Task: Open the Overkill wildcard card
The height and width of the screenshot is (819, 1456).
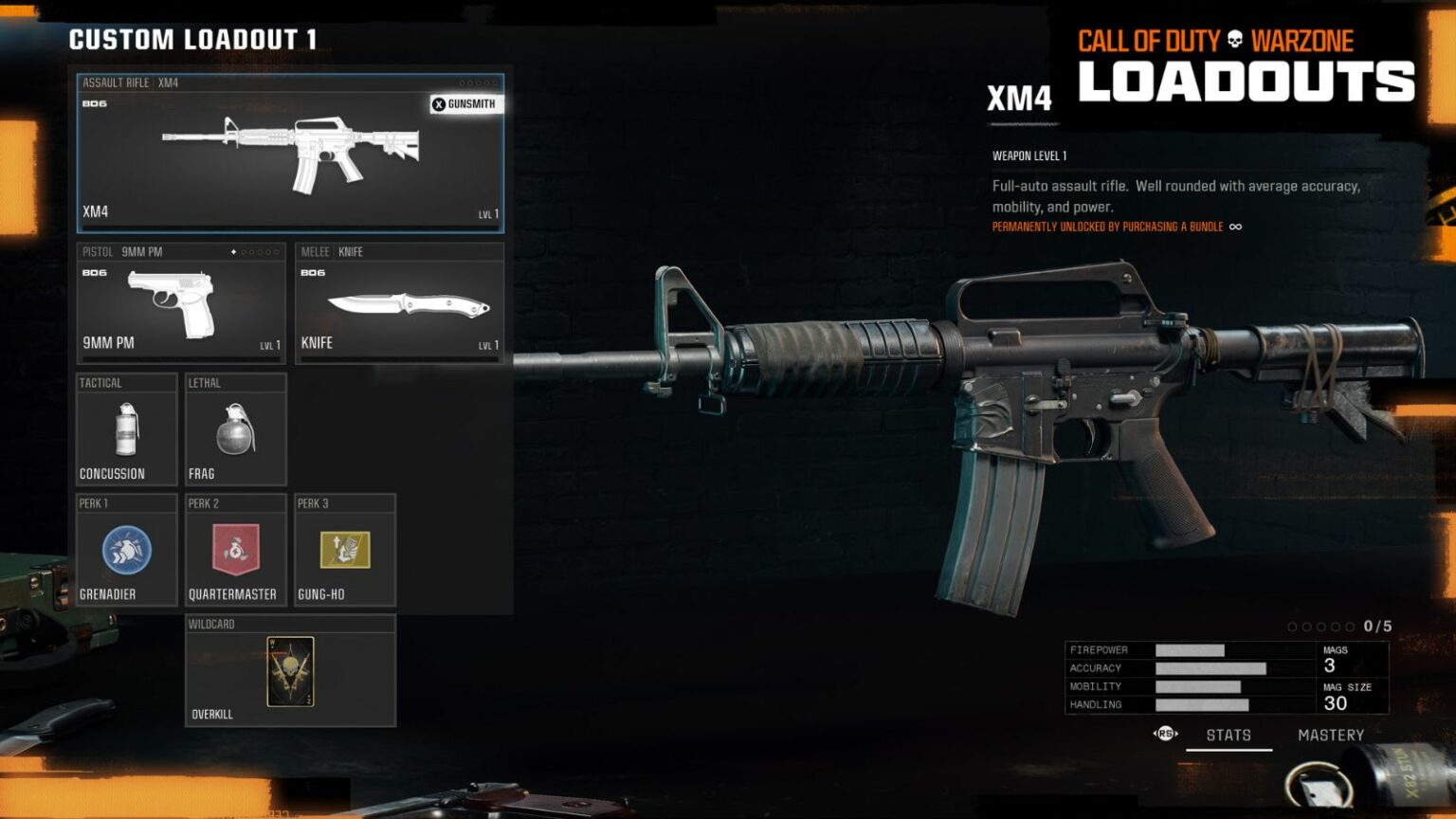Action: [x=289, y=673]
